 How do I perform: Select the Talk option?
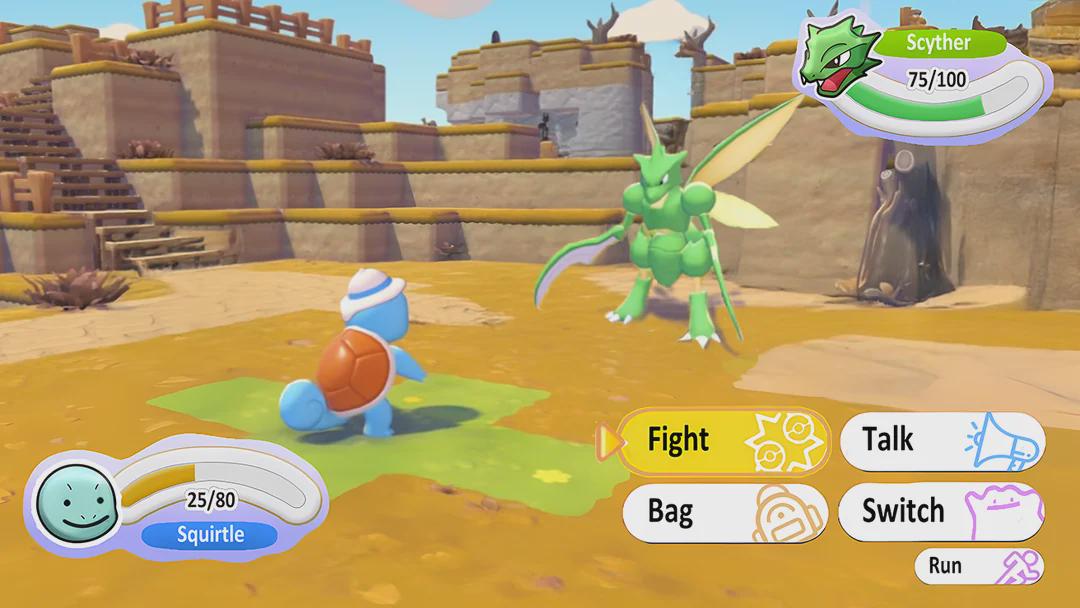pyautogui.click(x=941, y=441)
